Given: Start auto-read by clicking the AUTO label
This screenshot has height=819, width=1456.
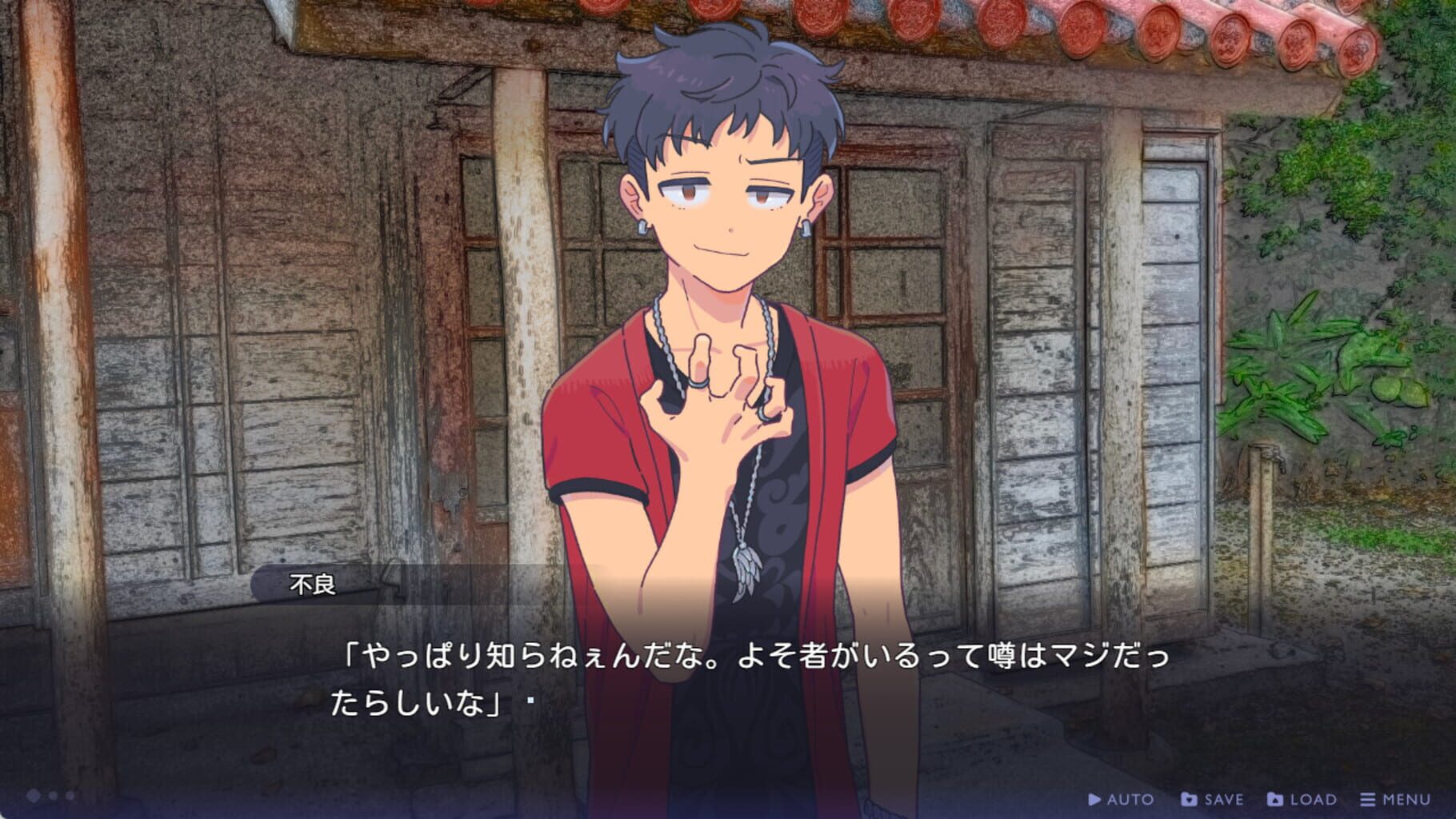Looking at the screenshot, I should point(1130,799).
